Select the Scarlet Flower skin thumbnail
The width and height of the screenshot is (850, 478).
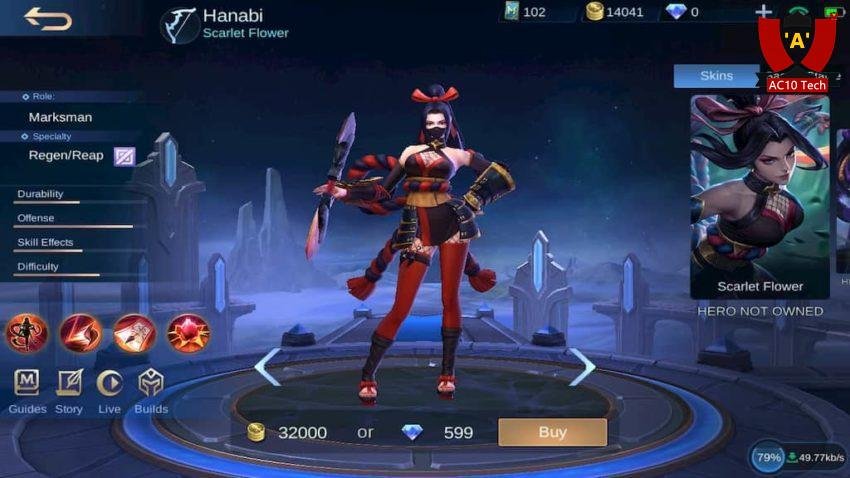point(760,195)
